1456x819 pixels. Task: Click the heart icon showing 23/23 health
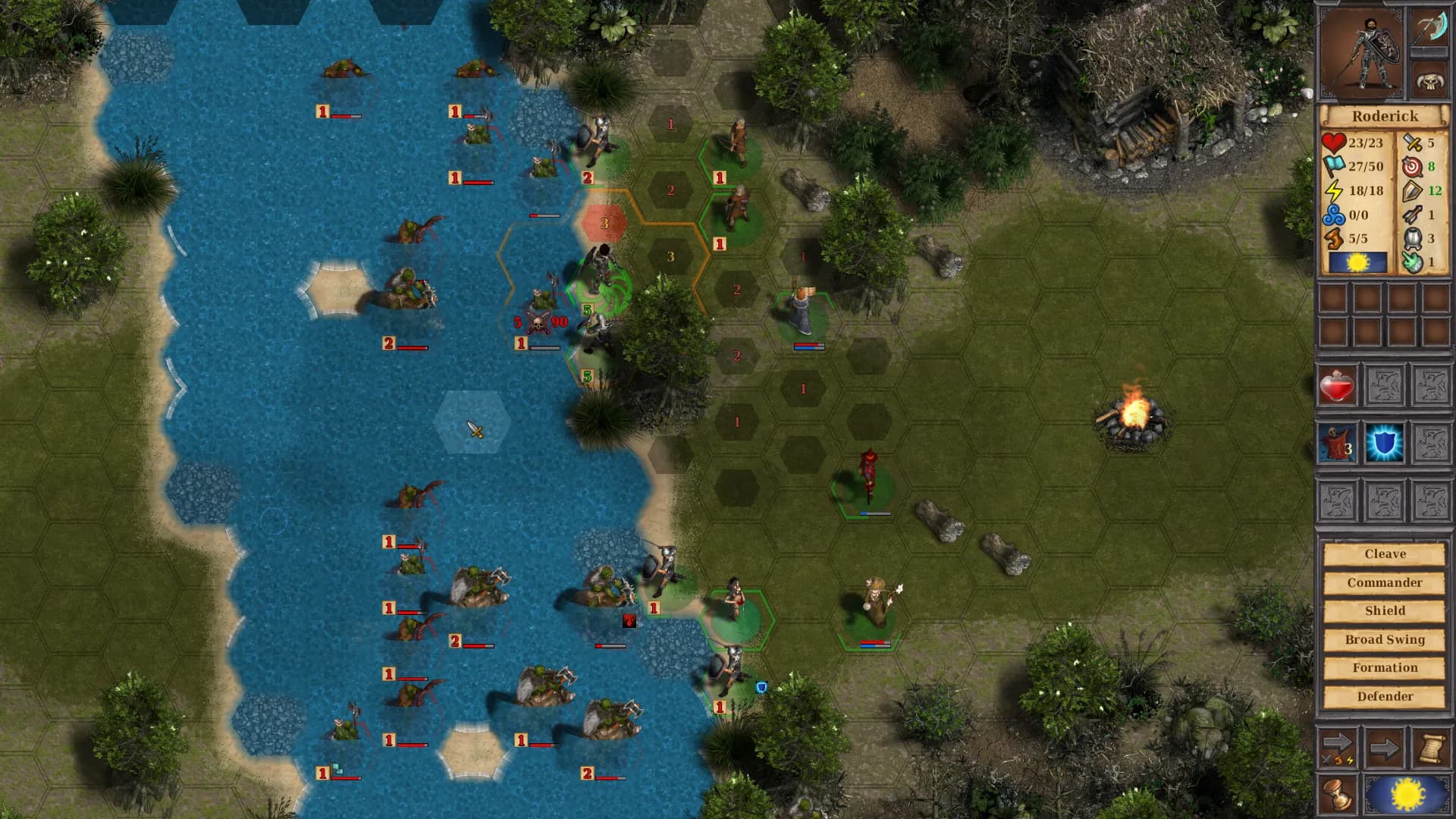click(x=1335, y=143)
